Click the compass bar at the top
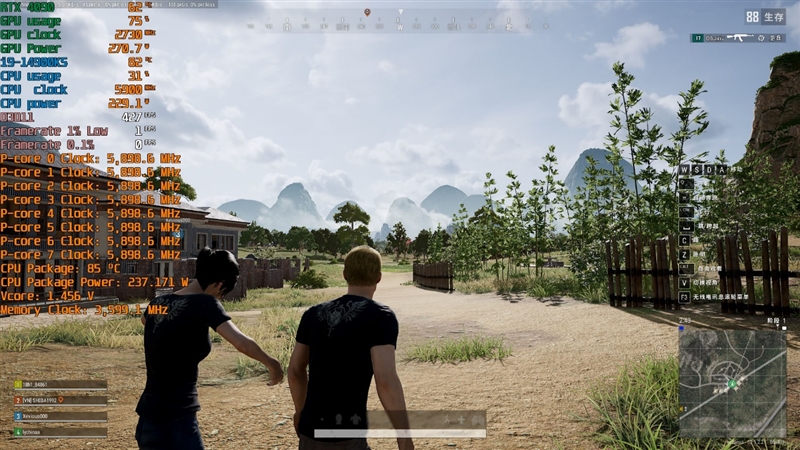Screen dimensions: 800x450 400,22
